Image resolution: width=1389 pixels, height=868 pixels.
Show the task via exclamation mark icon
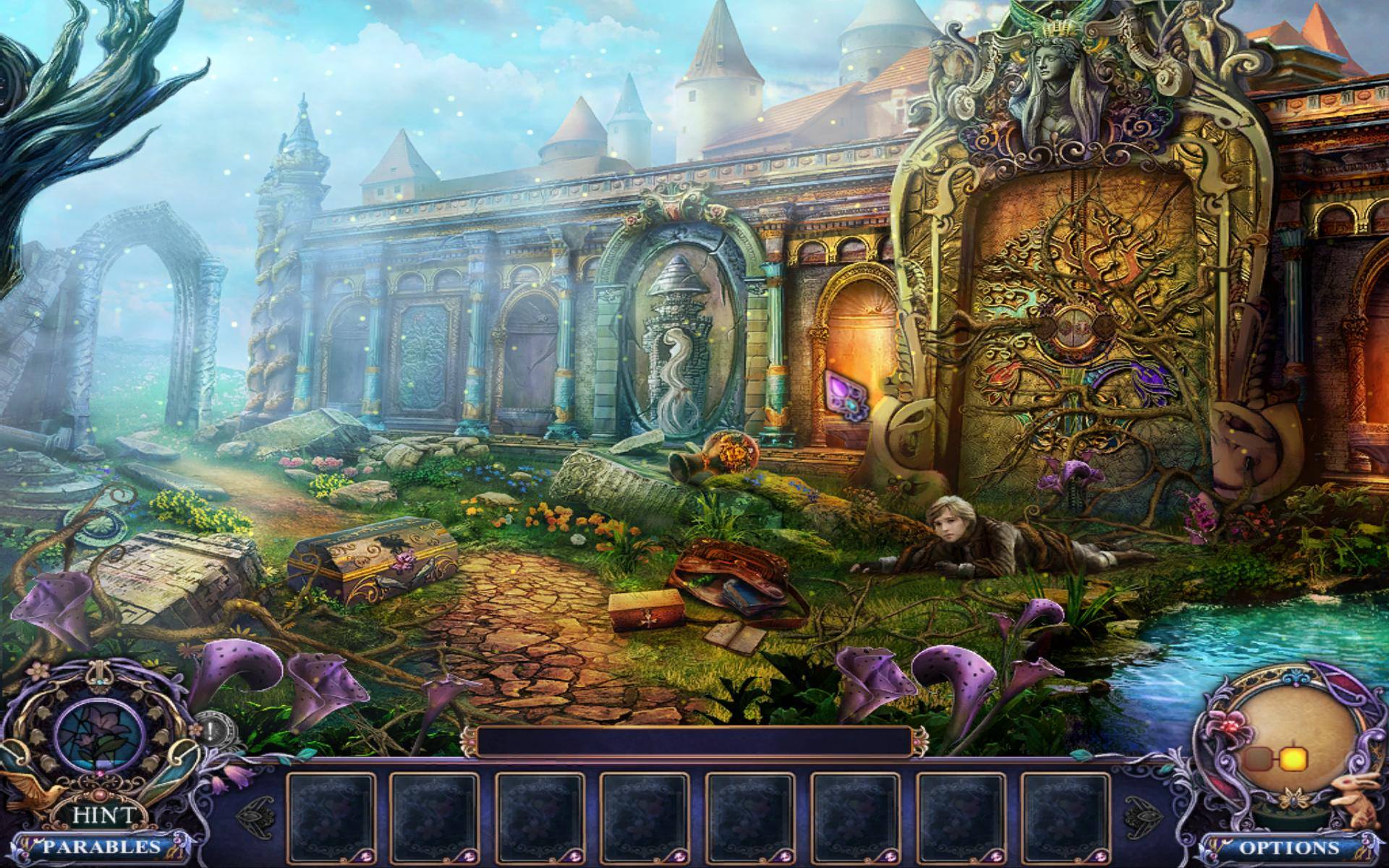[x=210, y=731]
